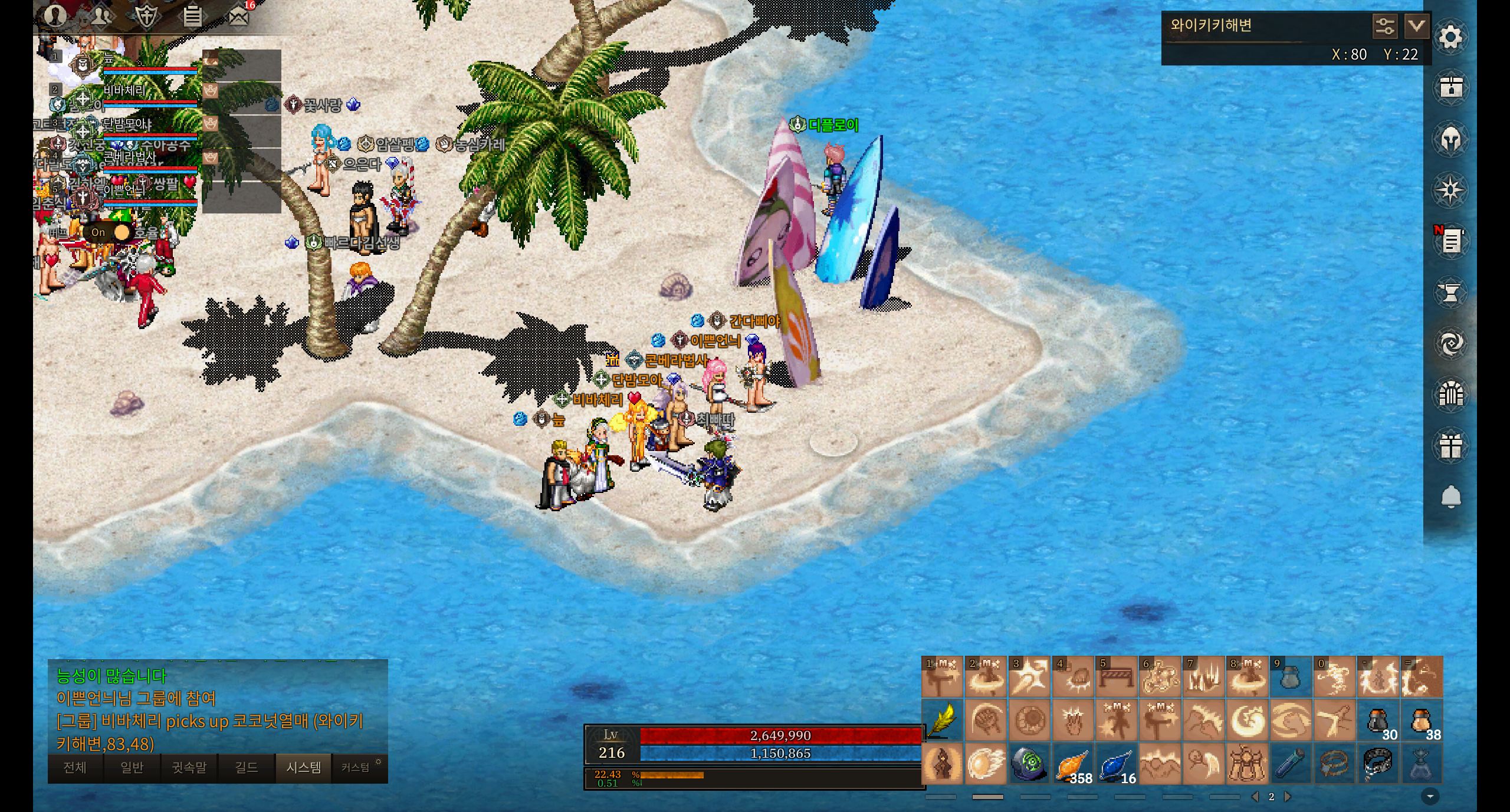This screenshot has width=1510, height=812.
Task: Open the helmet equipment menu
Action: pos(1450,140)
